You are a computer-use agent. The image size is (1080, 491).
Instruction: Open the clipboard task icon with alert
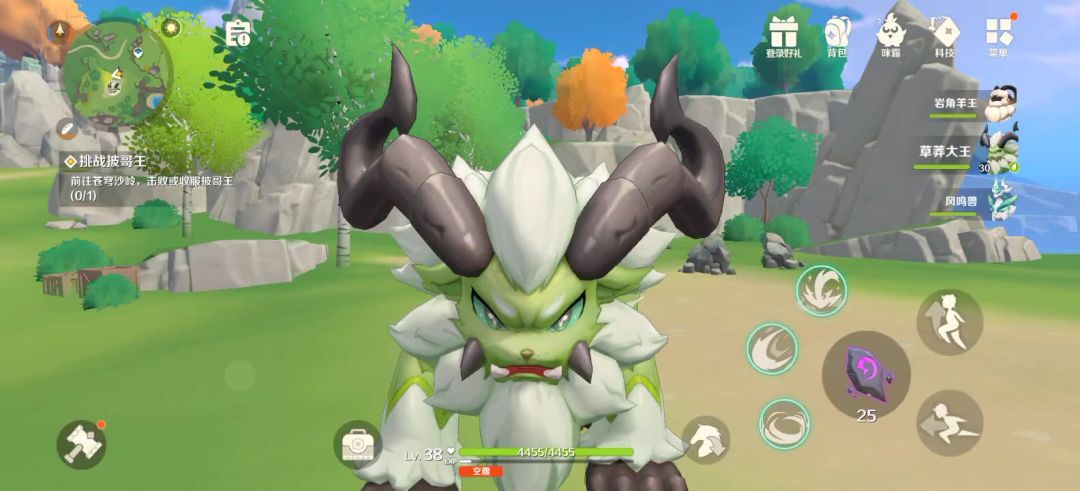238,33
